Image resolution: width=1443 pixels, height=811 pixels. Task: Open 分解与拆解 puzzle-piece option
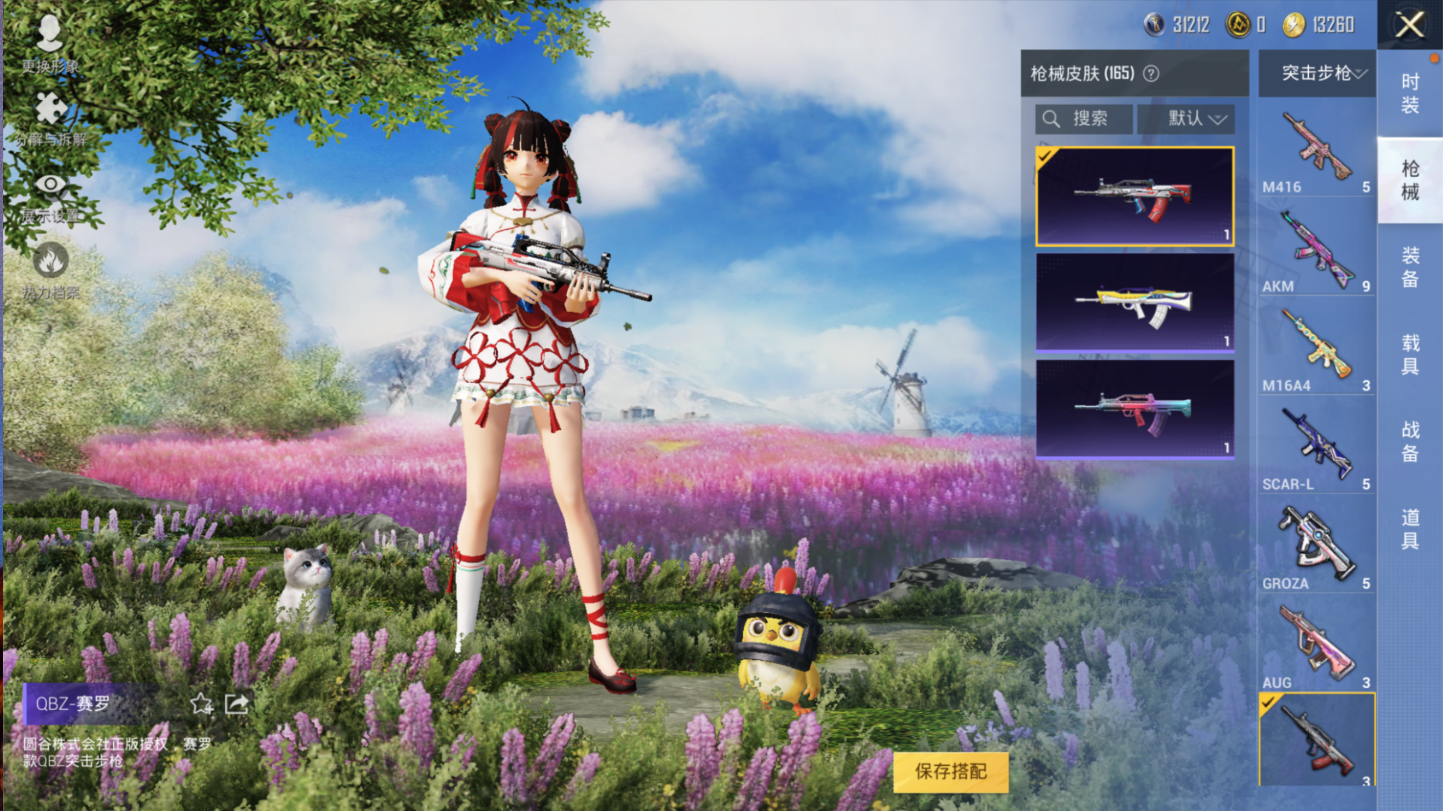click(x=49, y=117)
